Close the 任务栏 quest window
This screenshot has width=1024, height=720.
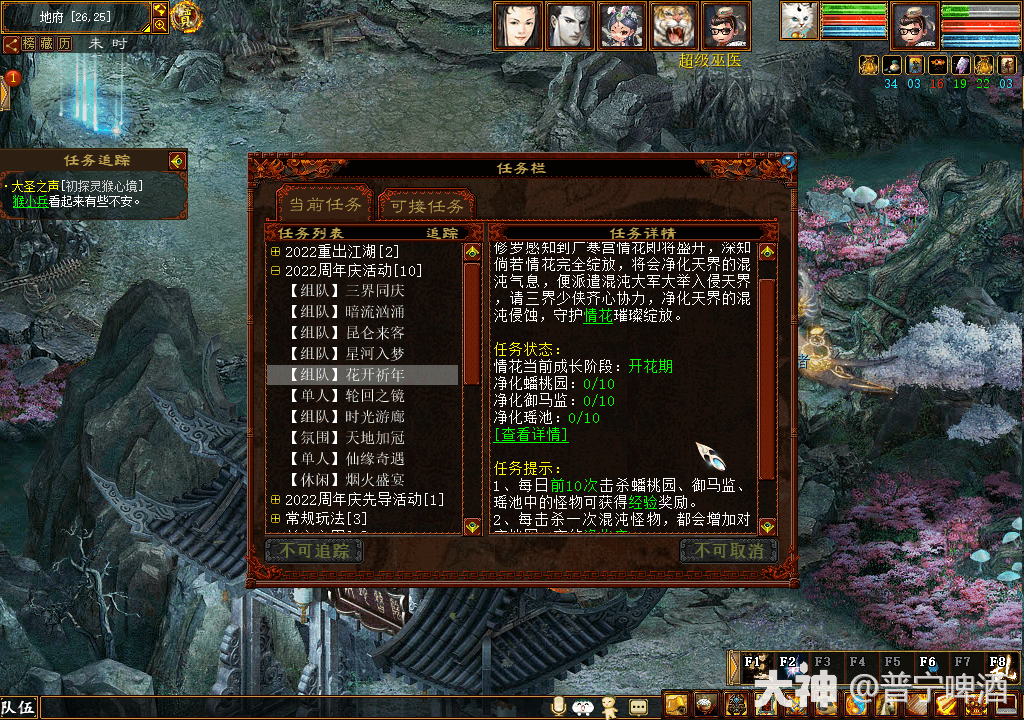click(x=788, y=162)
